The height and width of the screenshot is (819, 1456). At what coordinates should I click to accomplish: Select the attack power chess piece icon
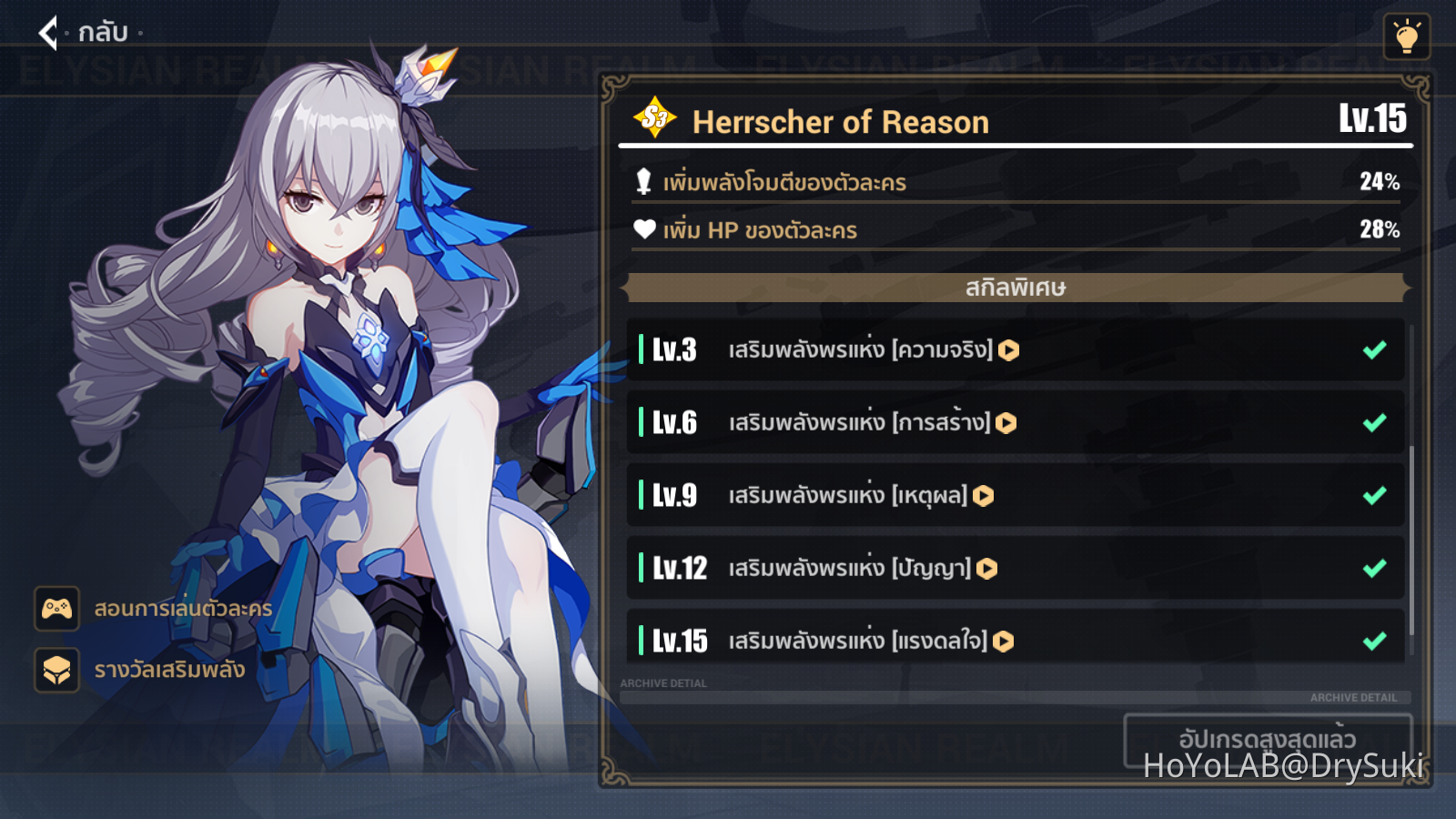point(643,181)
